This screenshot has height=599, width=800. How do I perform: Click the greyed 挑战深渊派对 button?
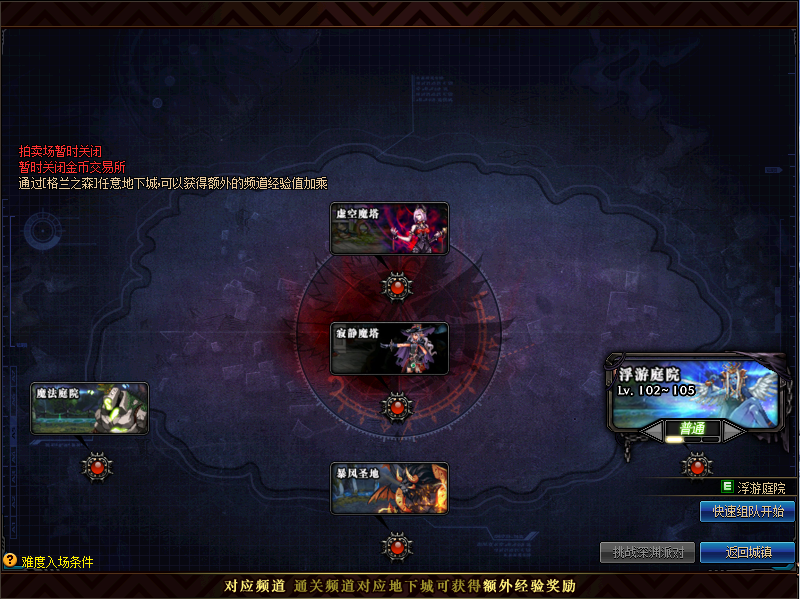(x=647, y=552)
